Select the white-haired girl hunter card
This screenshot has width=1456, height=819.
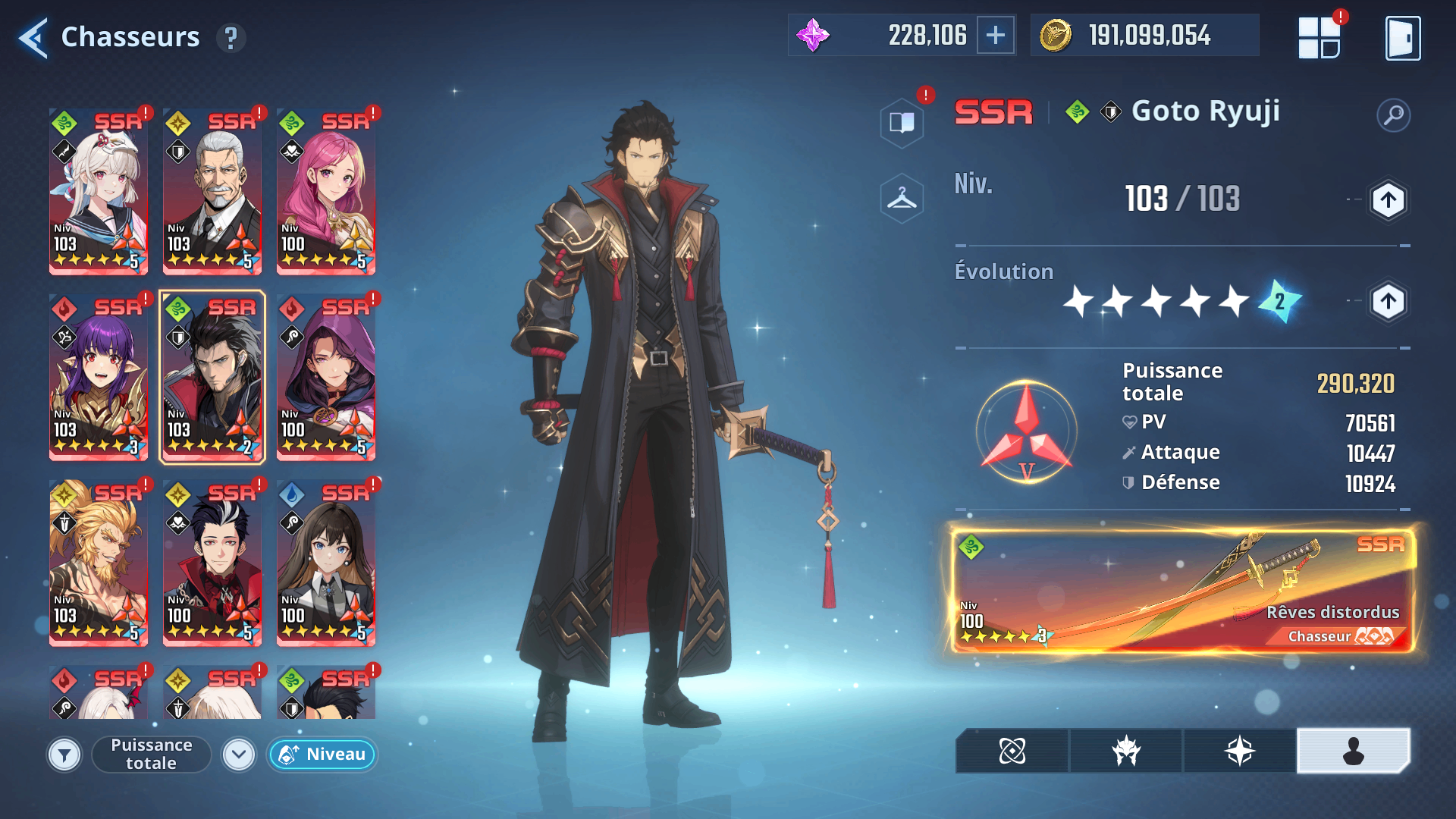[x=99, y=191]
